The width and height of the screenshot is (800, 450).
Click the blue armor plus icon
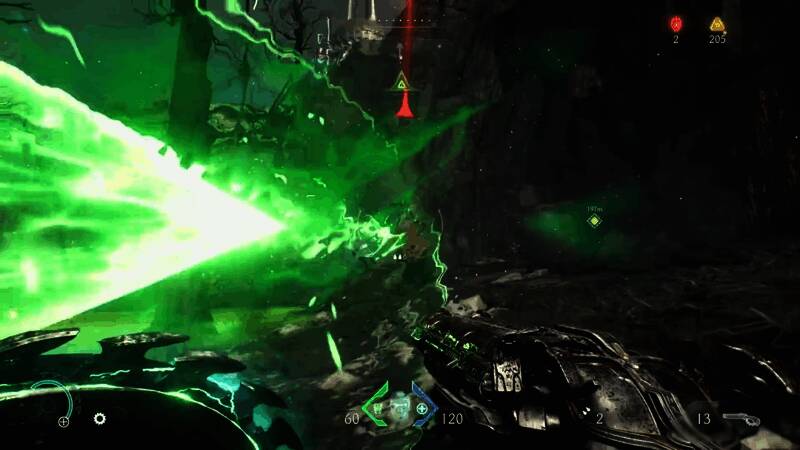click(x=422, y=409)
